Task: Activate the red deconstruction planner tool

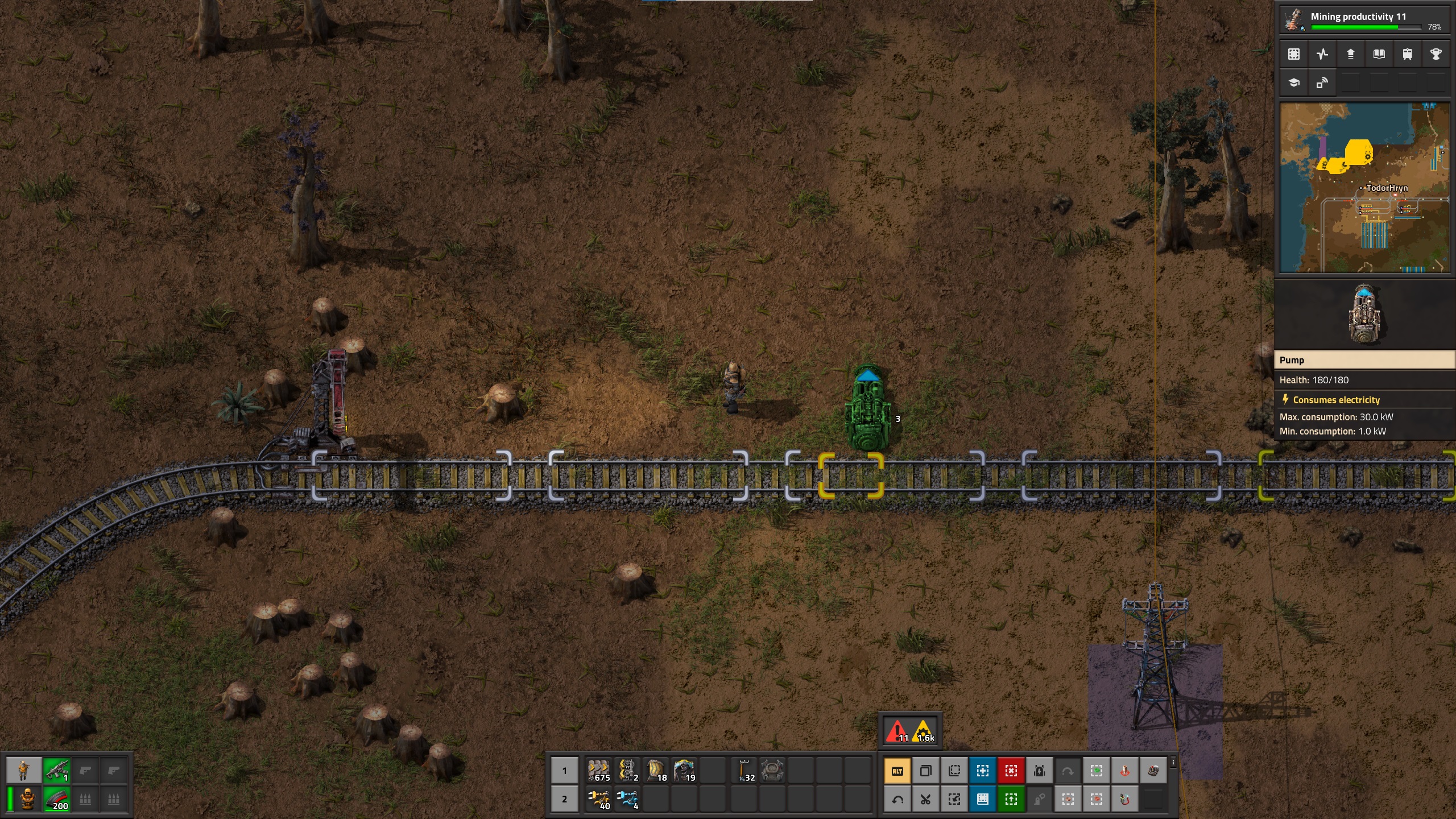Action: (1011, 771)
